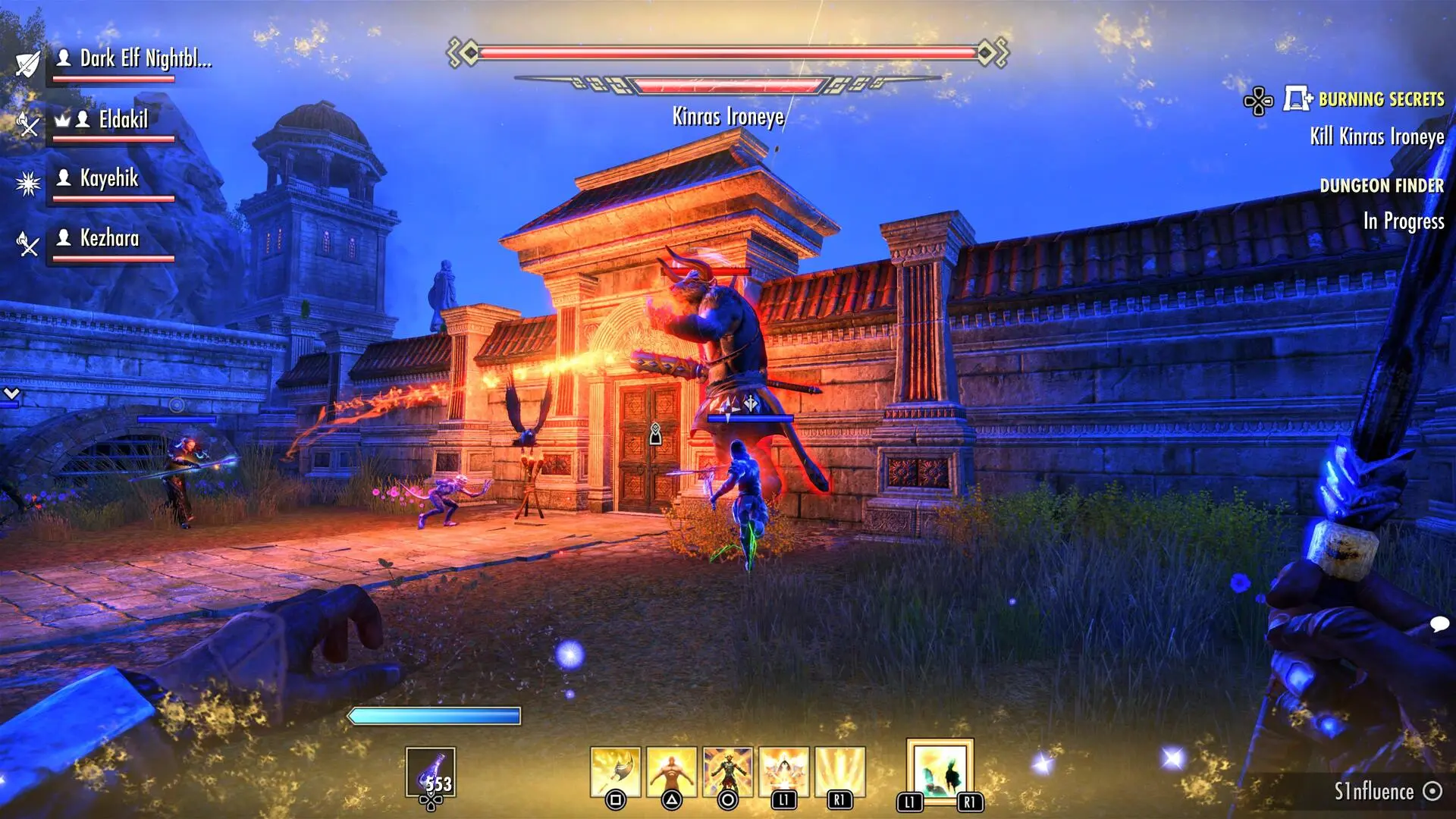Expand the down-arrow chevron at the left edge
Image resolution: width=1456 pixels, height=819 pixels.
click(x=11, y=394)
